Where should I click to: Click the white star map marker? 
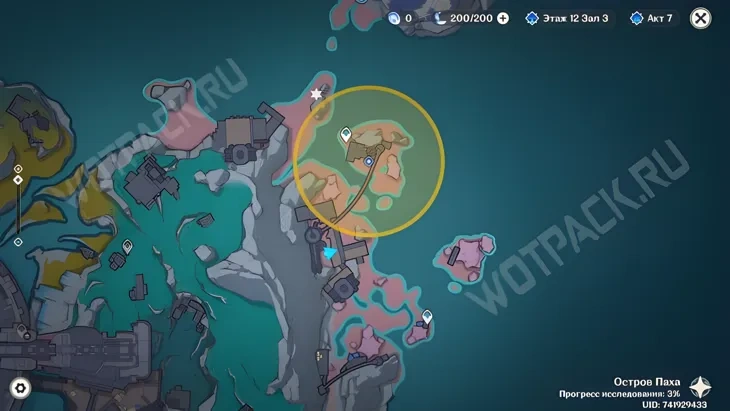[318, 94]
